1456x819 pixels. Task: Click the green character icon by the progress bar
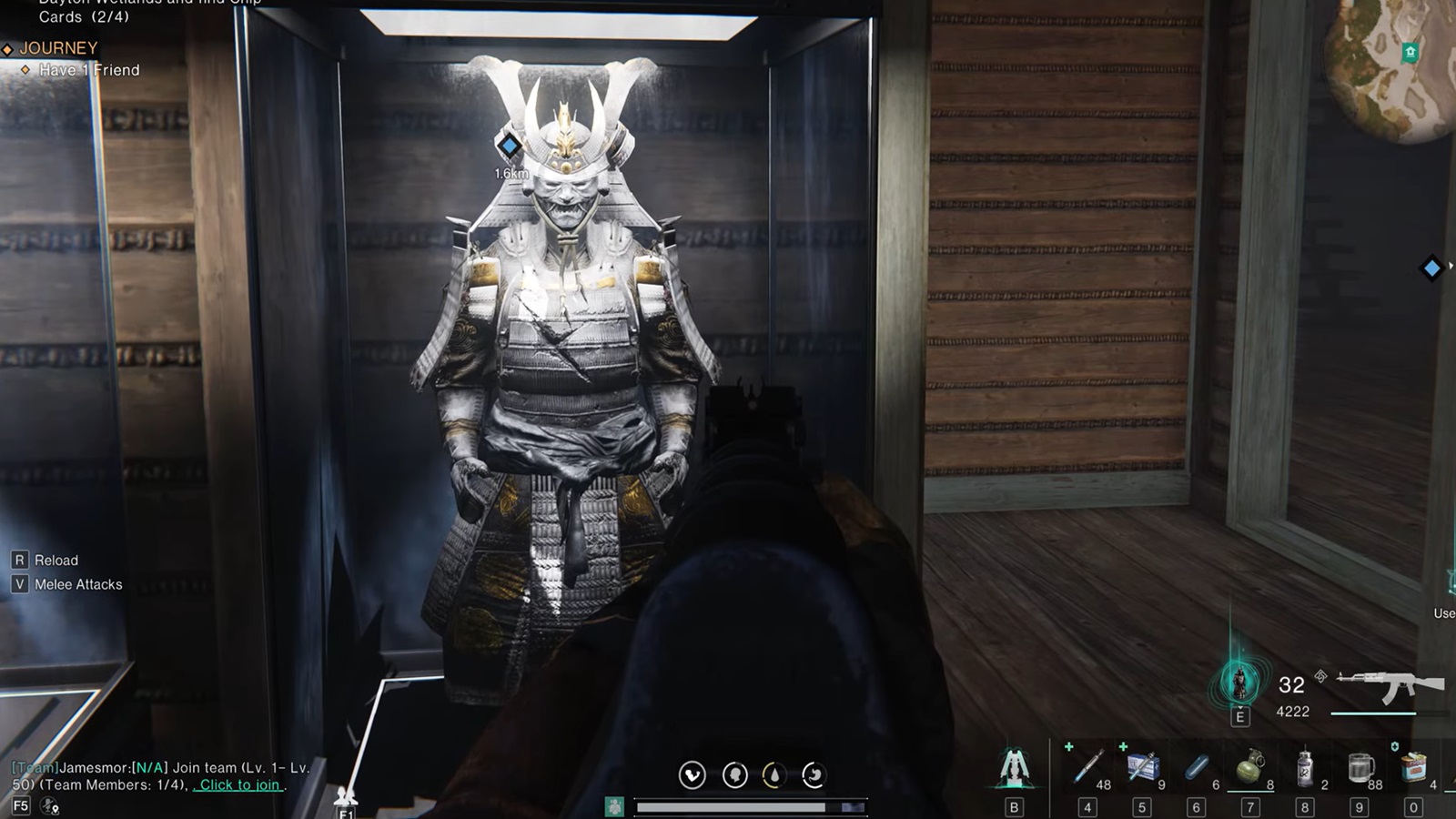(615, 804)
